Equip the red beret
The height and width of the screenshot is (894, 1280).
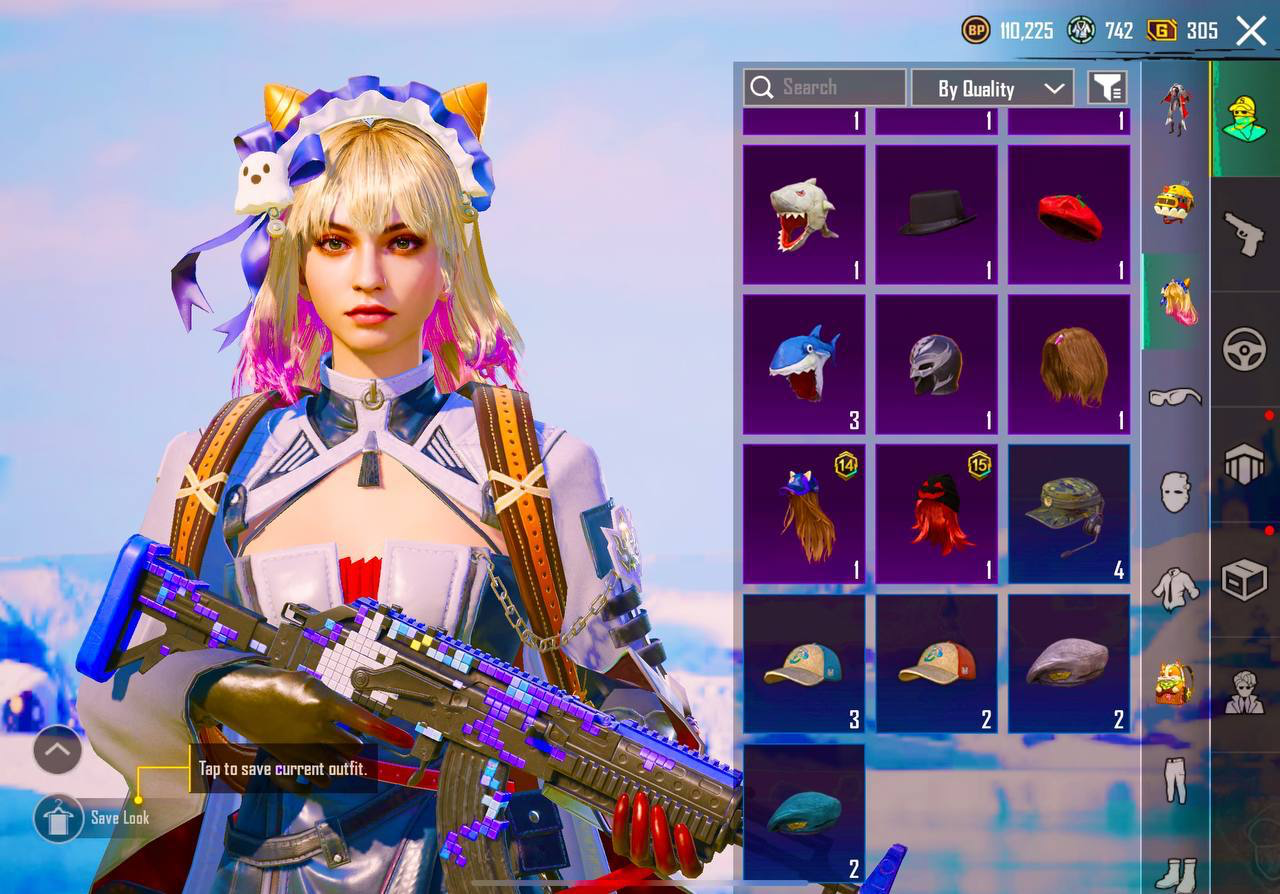[x=1068, y=214]
